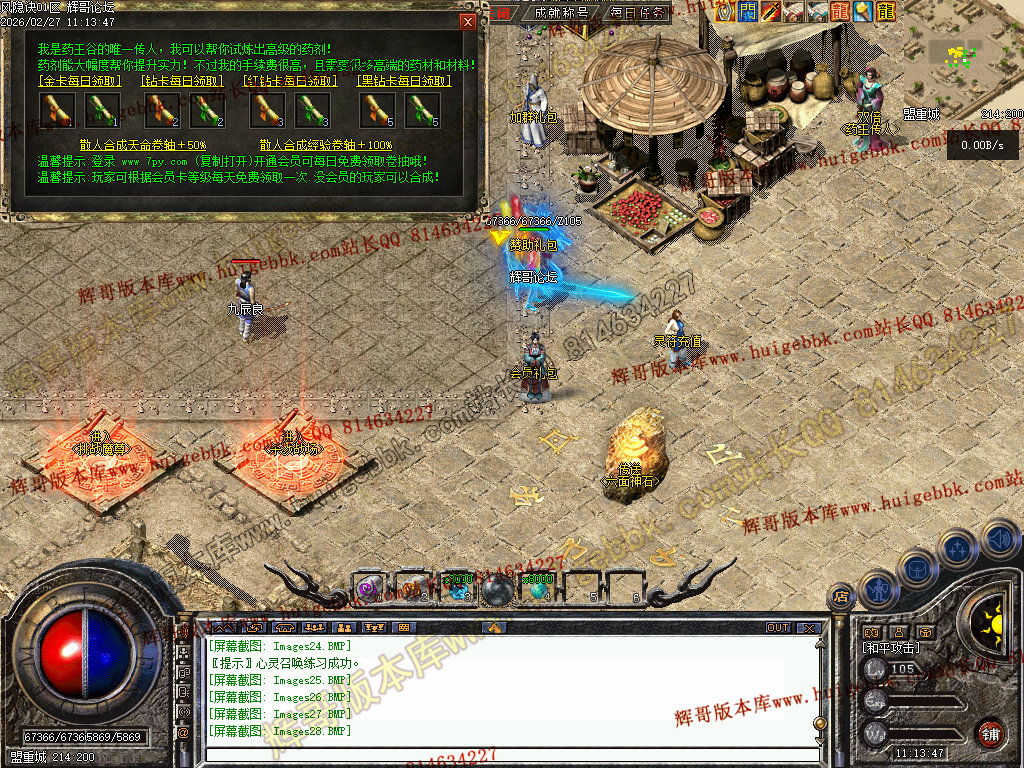
Task: Choose the 红钻卡每日领取 red diamond link
Action: point(291,81)
